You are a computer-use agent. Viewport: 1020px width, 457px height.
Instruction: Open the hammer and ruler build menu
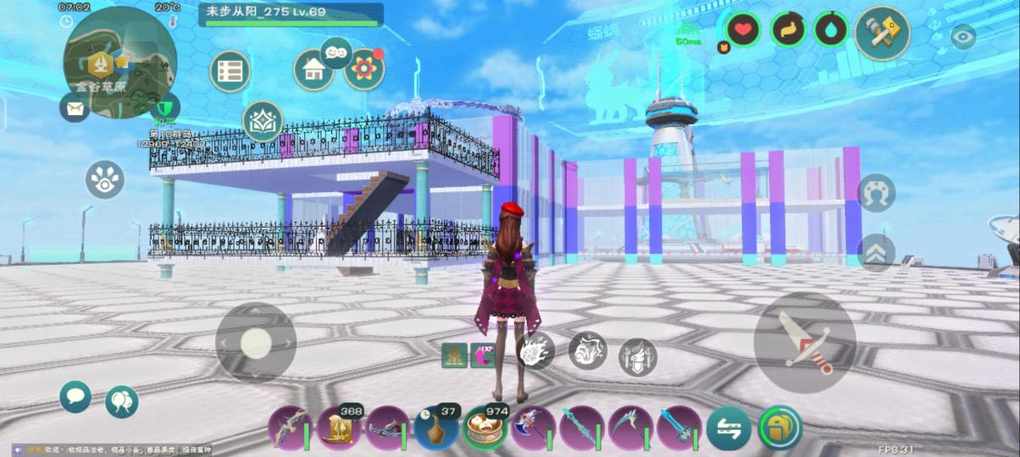(x=882, y=32)
